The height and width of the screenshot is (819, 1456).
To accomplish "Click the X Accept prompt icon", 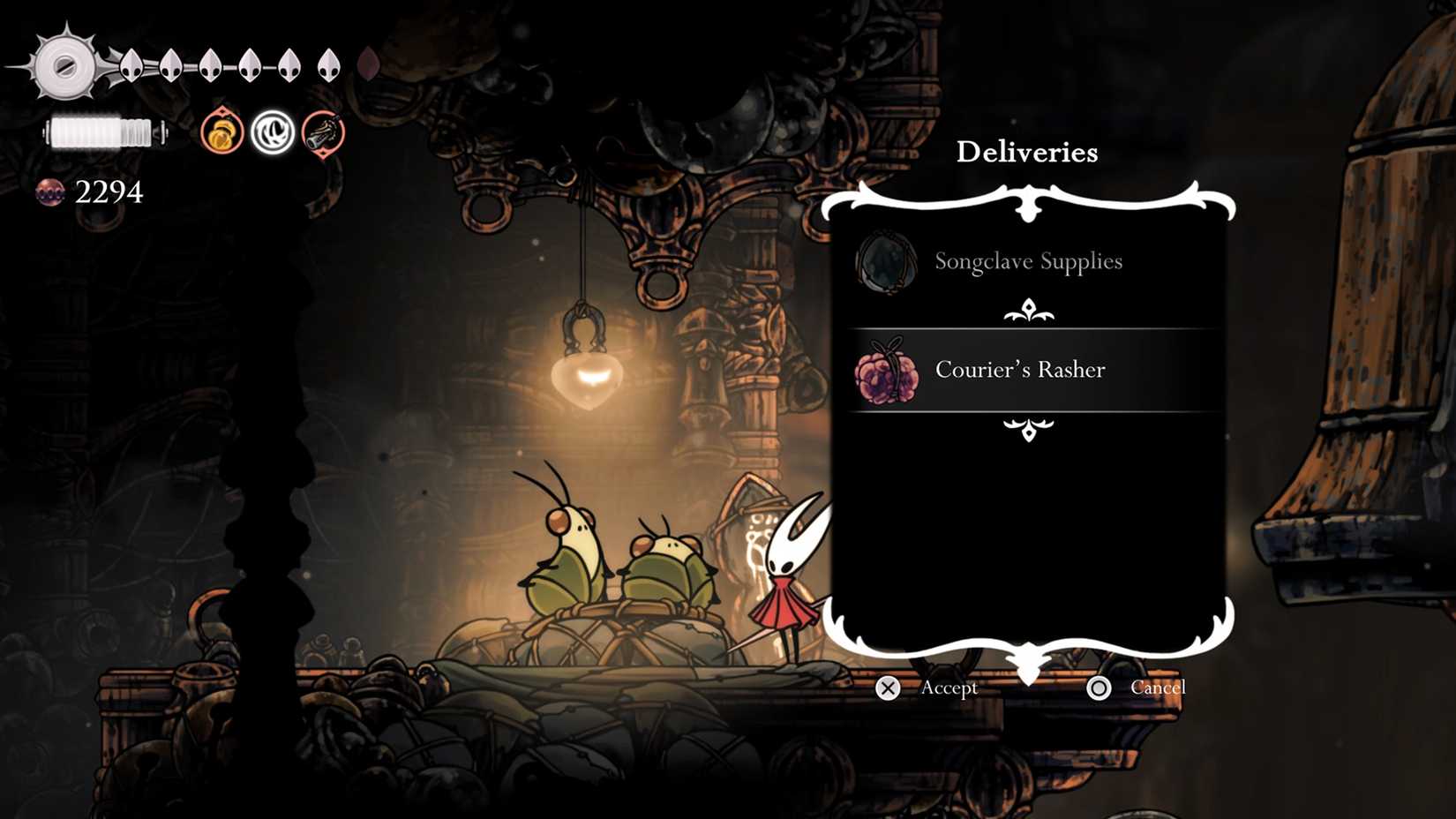I will pos(885,688).
